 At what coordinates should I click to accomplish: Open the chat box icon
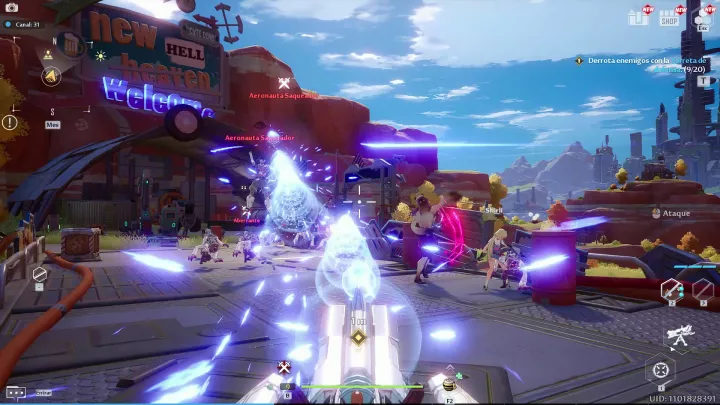coord(15,392)
